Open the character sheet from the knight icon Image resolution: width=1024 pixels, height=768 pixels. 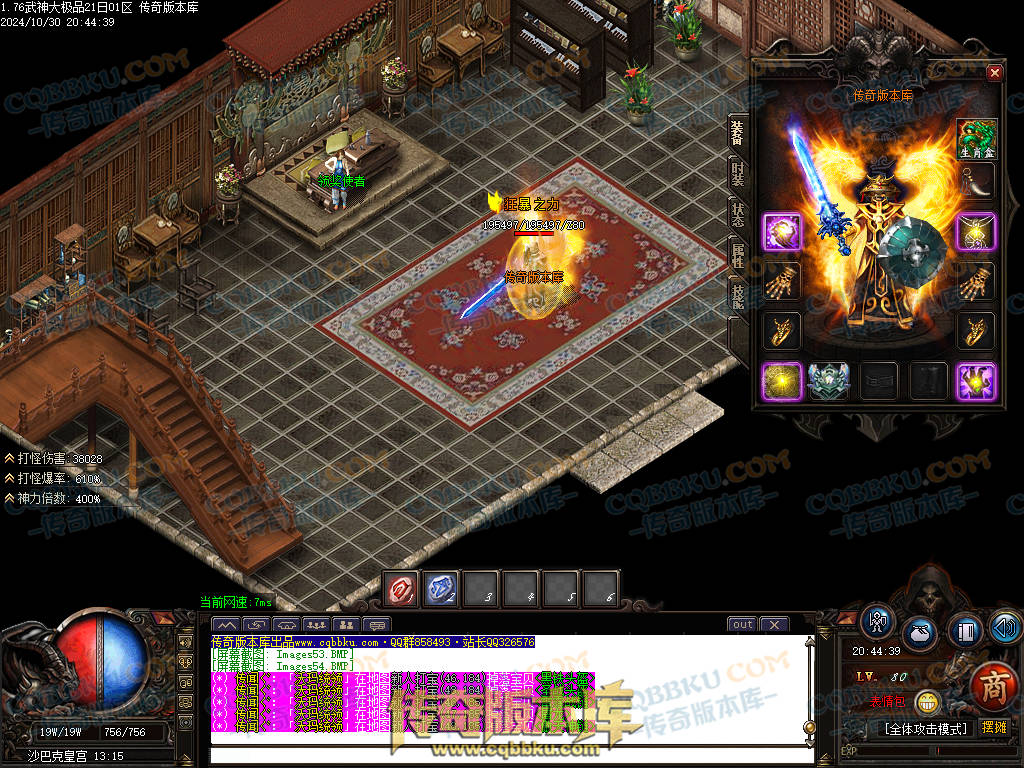tap(878, 621)
